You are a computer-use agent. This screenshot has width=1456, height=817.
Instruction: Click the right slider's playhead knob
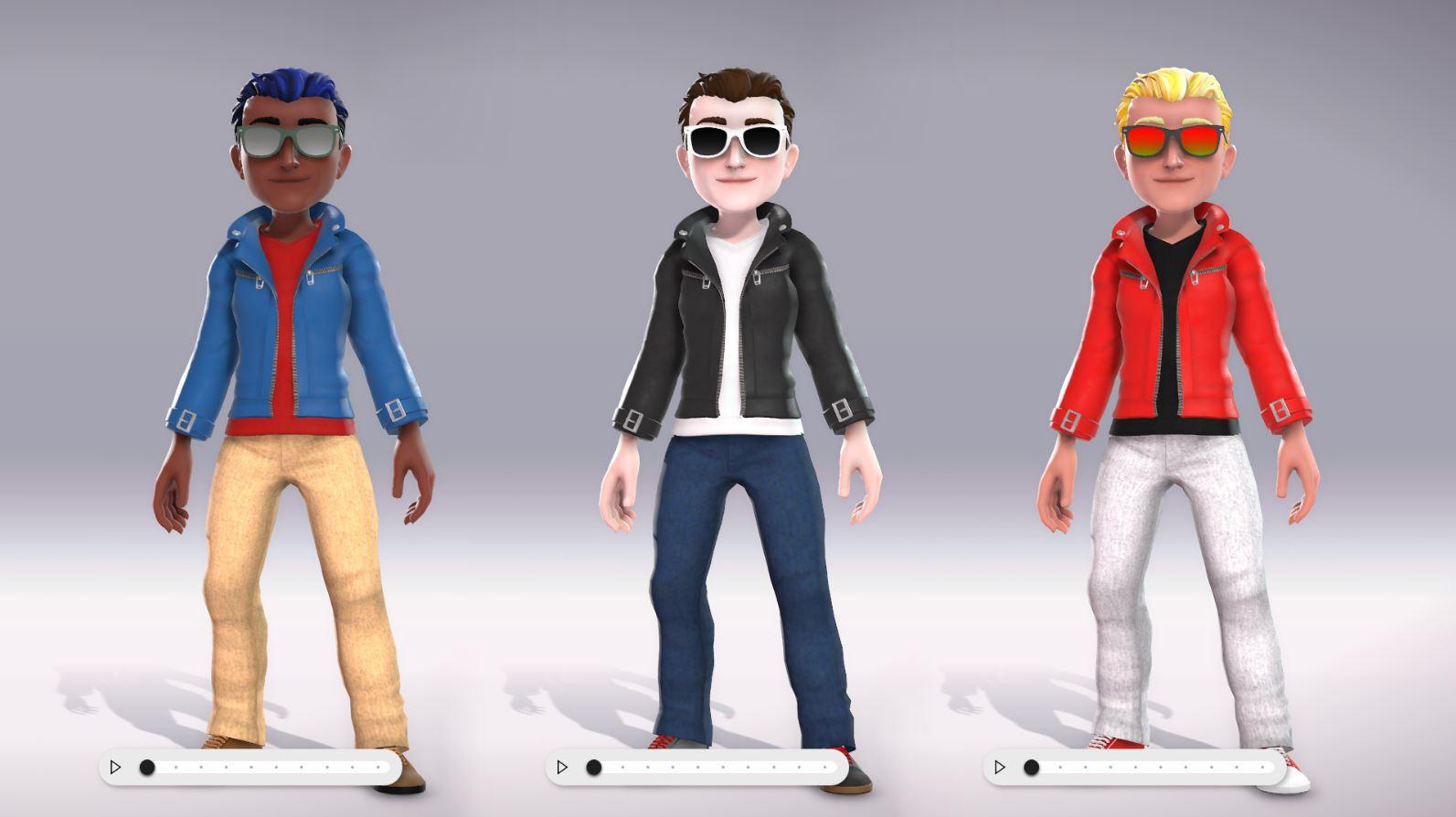point(1030,768)
